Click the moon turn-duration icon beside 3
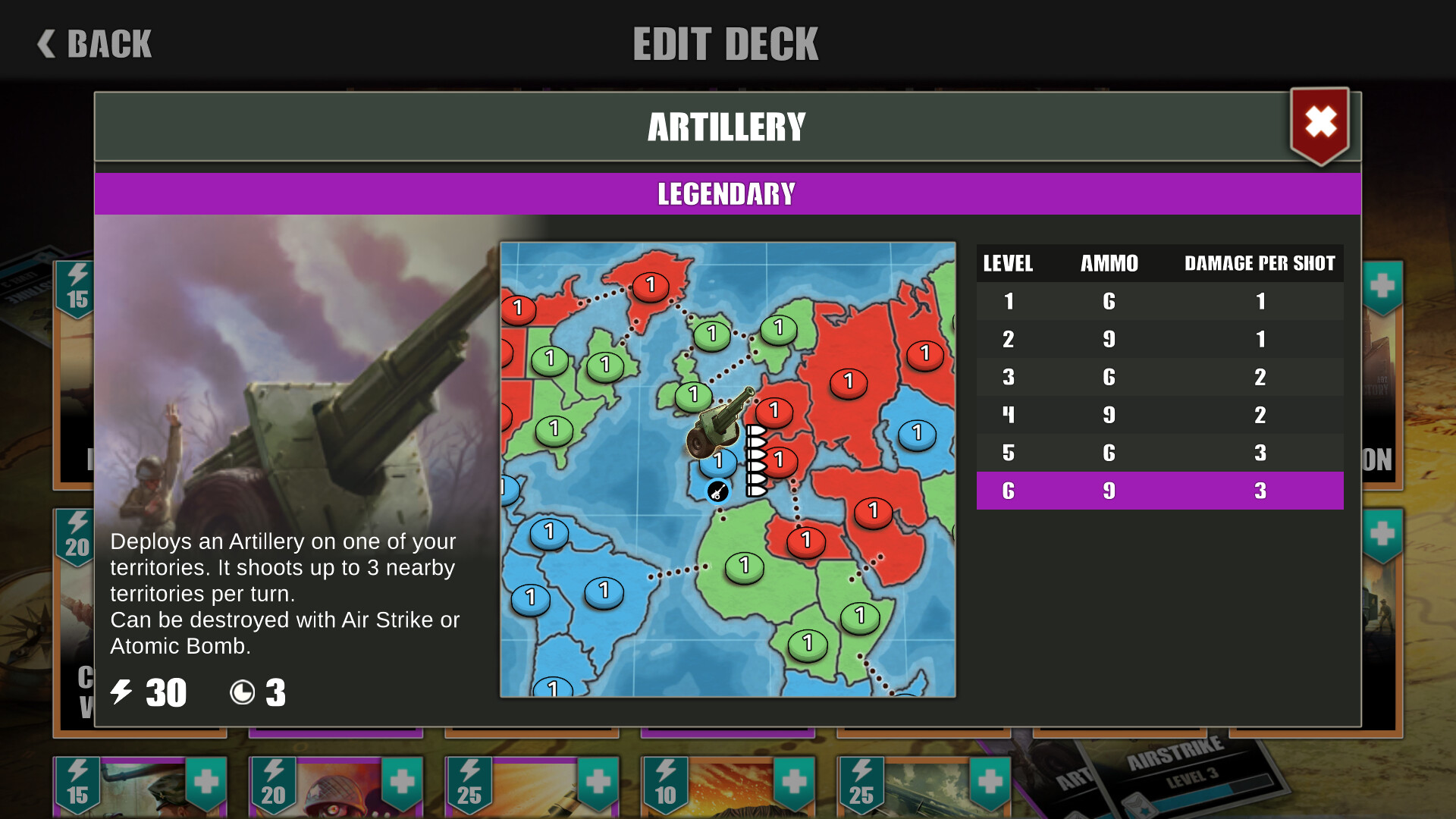 pos(243,692)
